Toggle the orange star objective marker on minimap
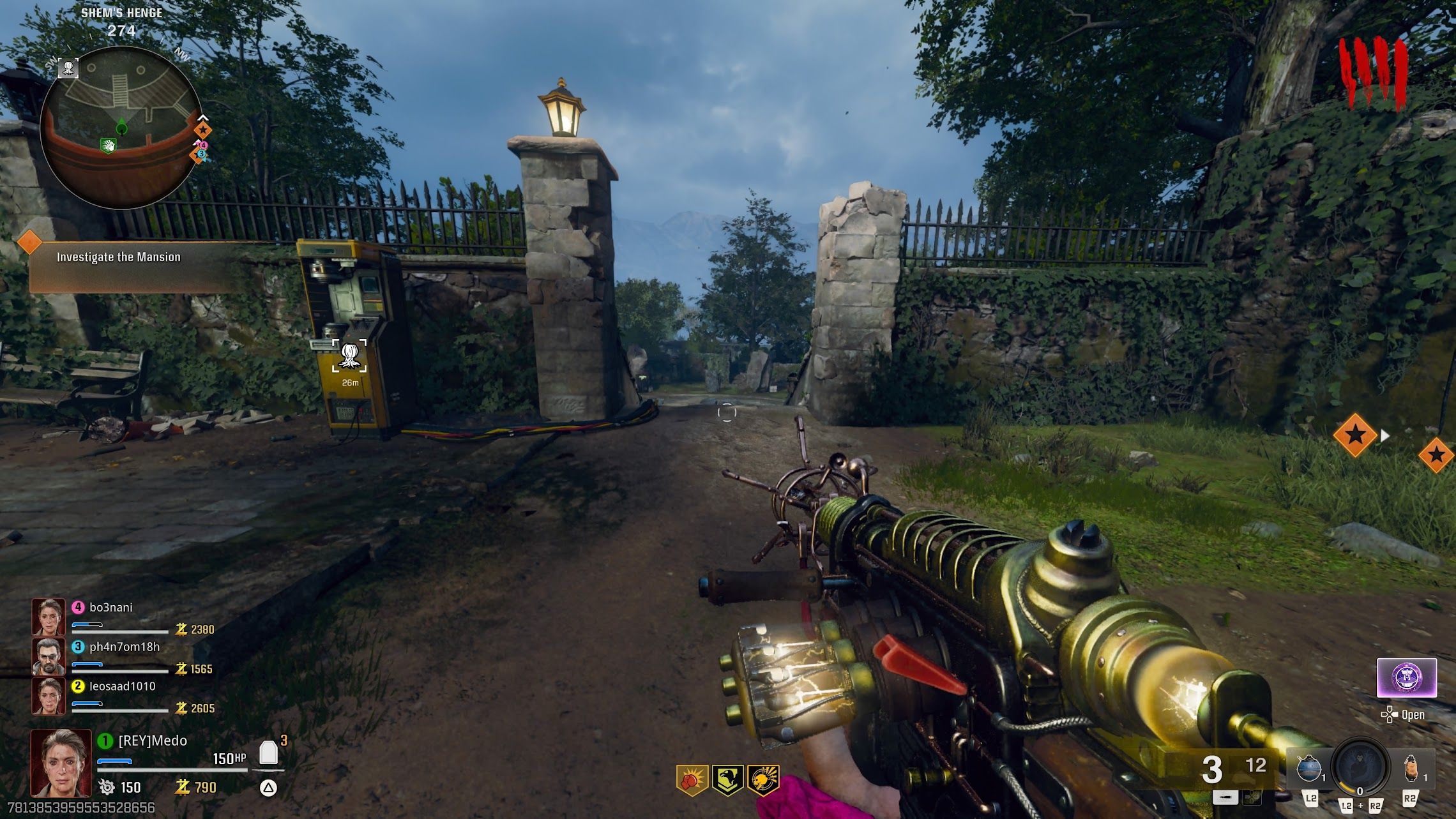 203,130
